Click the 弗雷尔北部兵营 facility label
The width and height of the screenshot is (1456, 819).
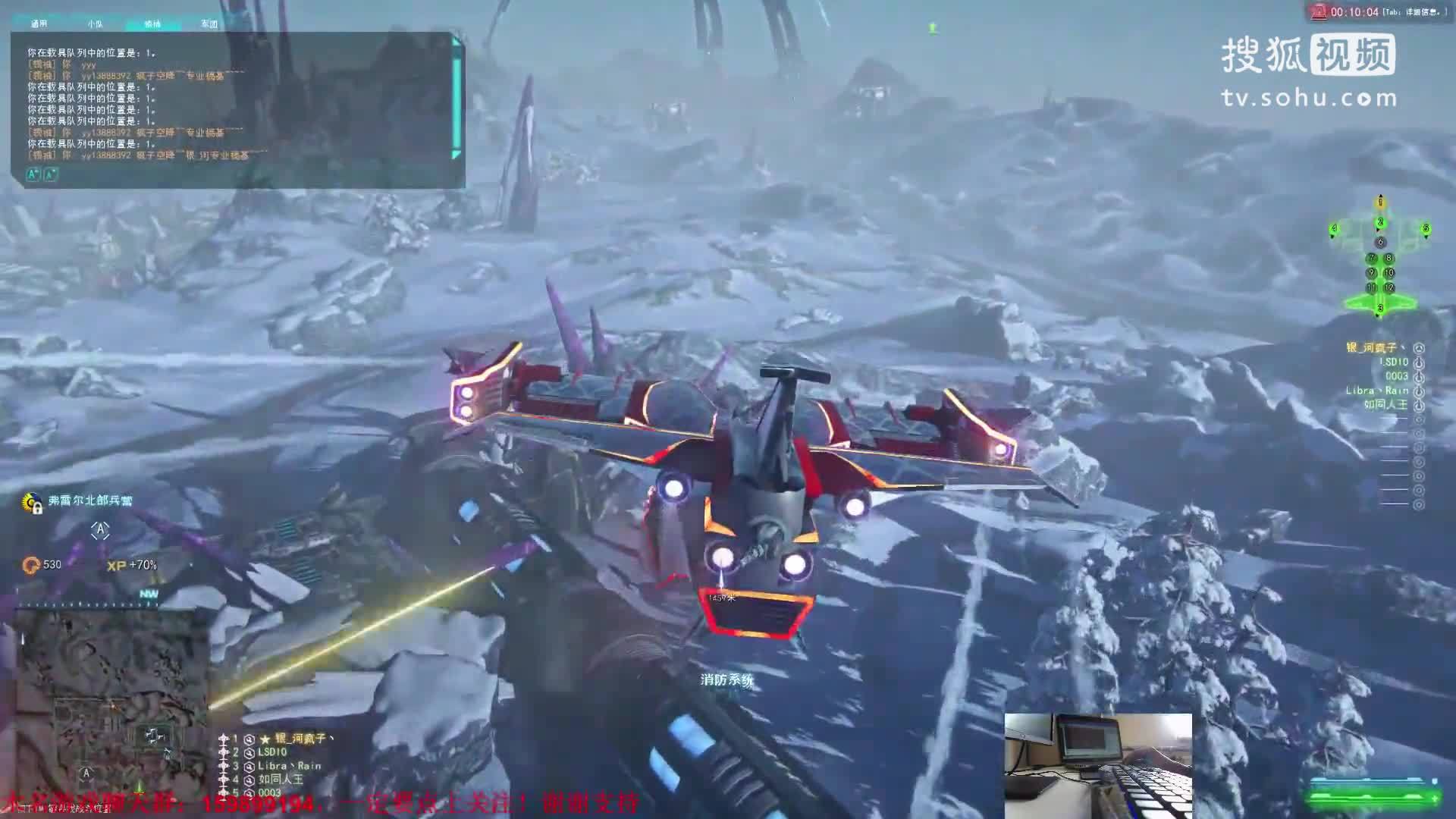[x=89, y=501]
